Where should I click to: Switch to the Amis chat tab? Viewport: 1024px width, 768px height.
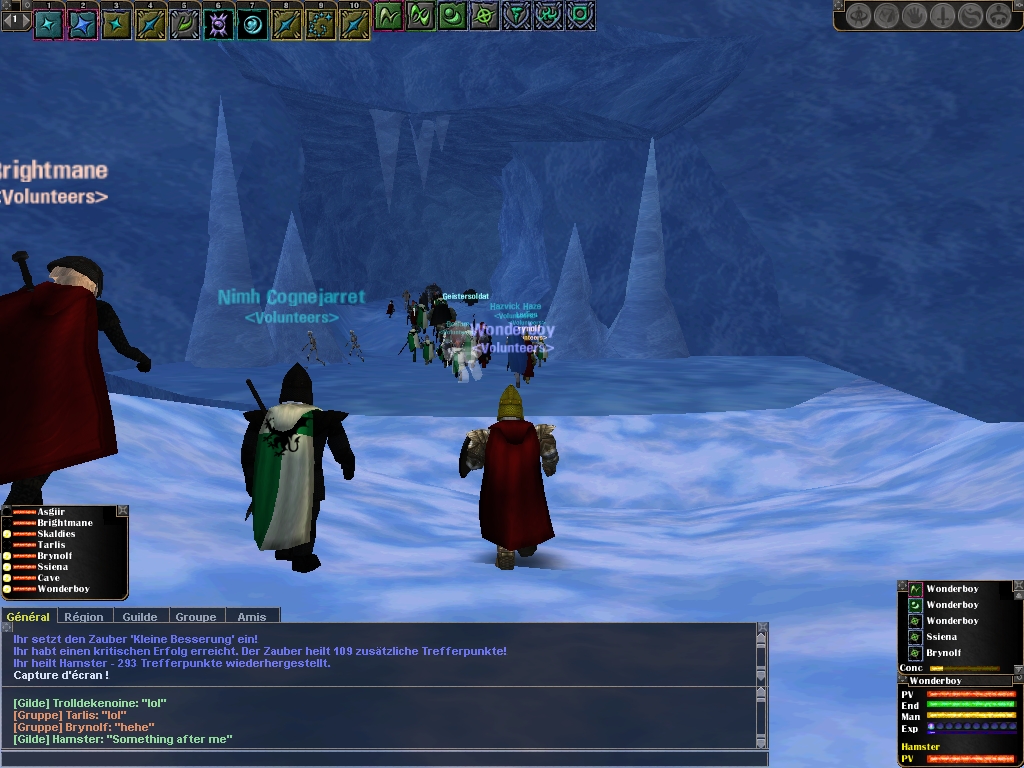pyautogui.click(x=251, y=617)
